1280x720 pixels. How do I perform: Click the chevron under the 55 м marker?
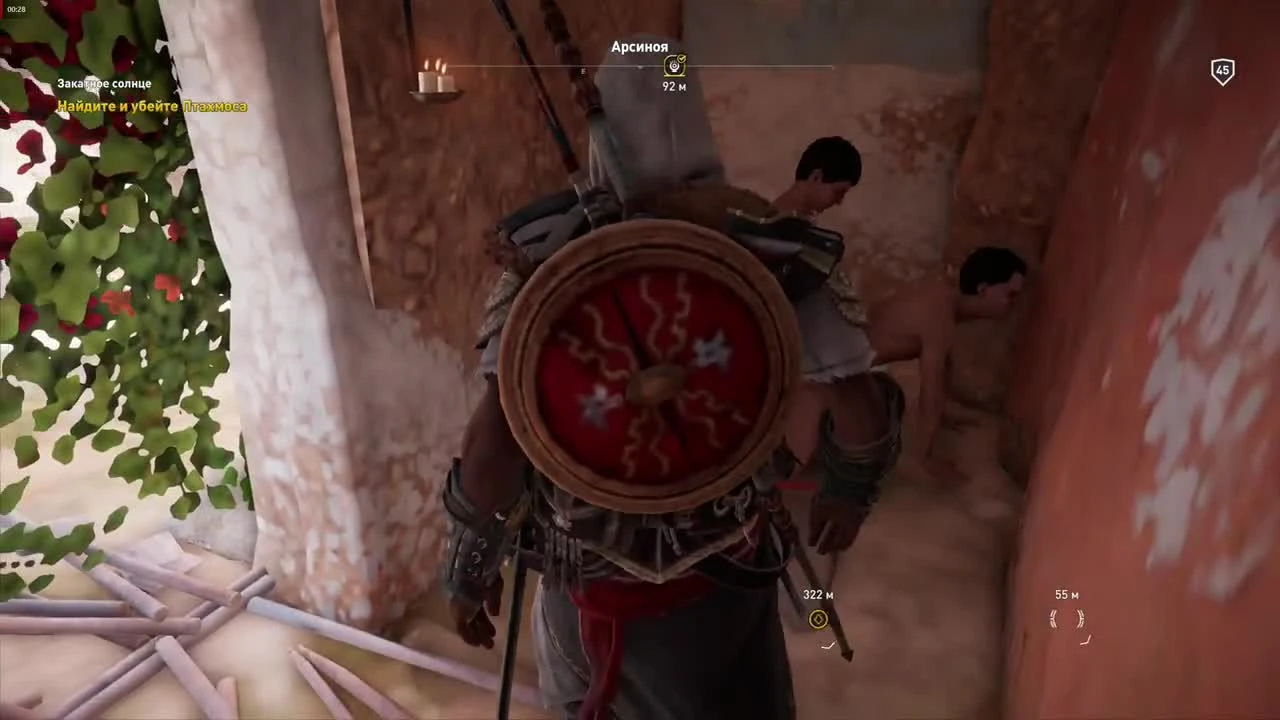[x=1085, y=643]
